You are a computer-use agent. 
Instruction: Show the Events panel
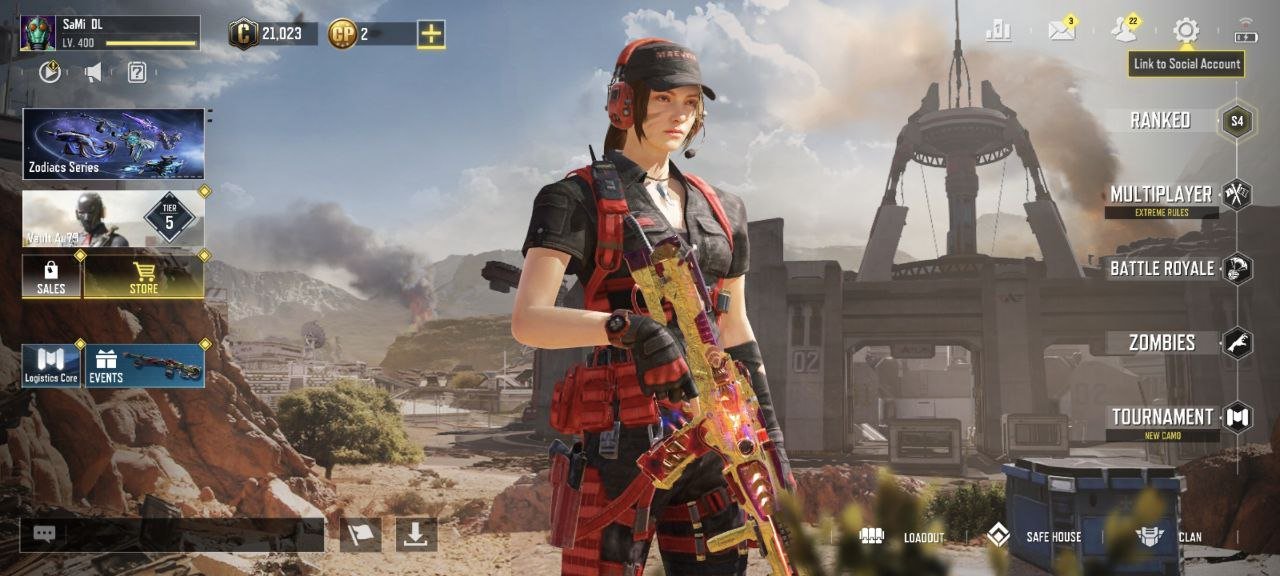point(145,365)
